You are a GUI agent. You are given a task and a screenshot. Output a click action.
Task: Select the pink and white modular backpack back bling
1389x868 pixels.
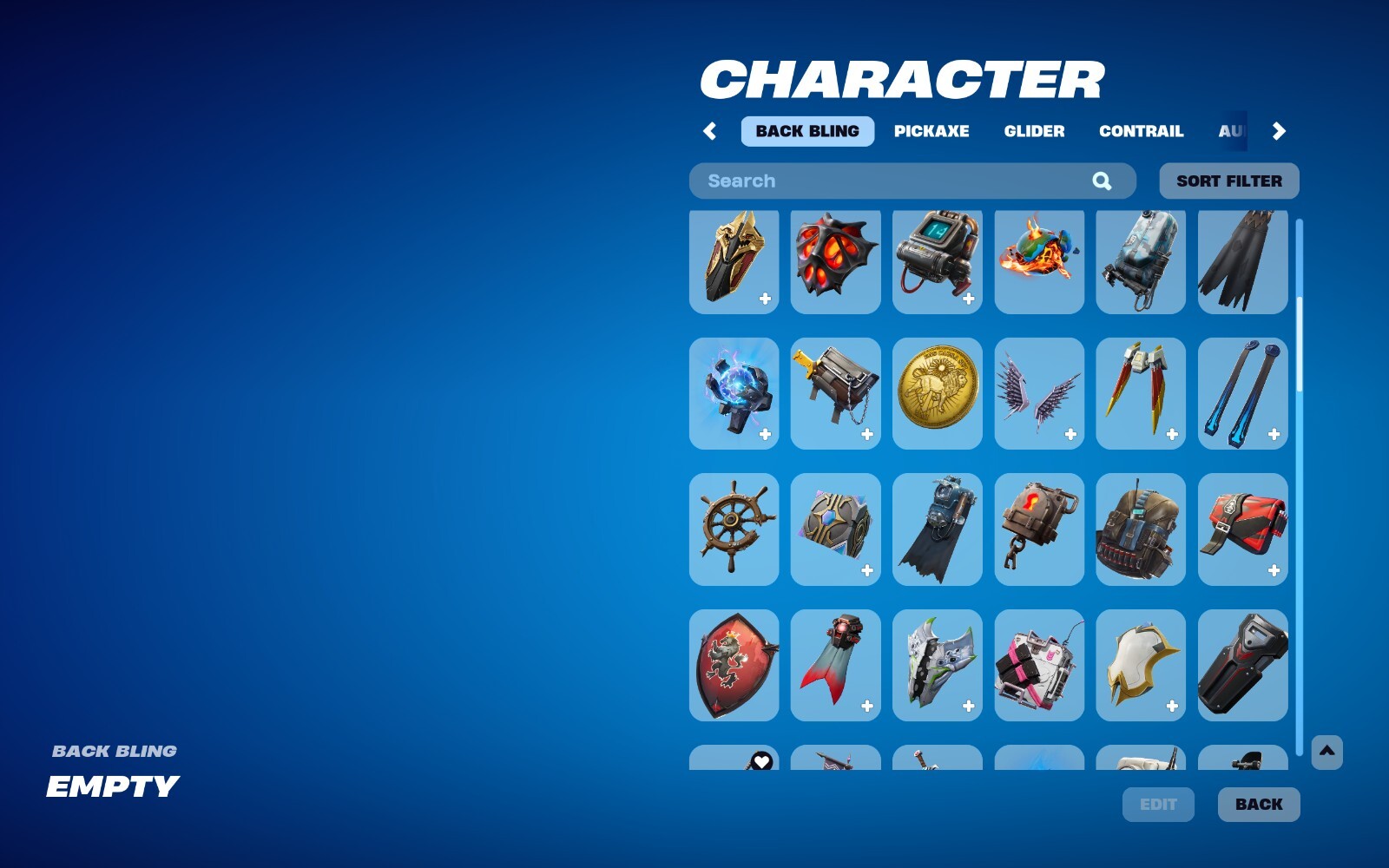click(1038, 664)
